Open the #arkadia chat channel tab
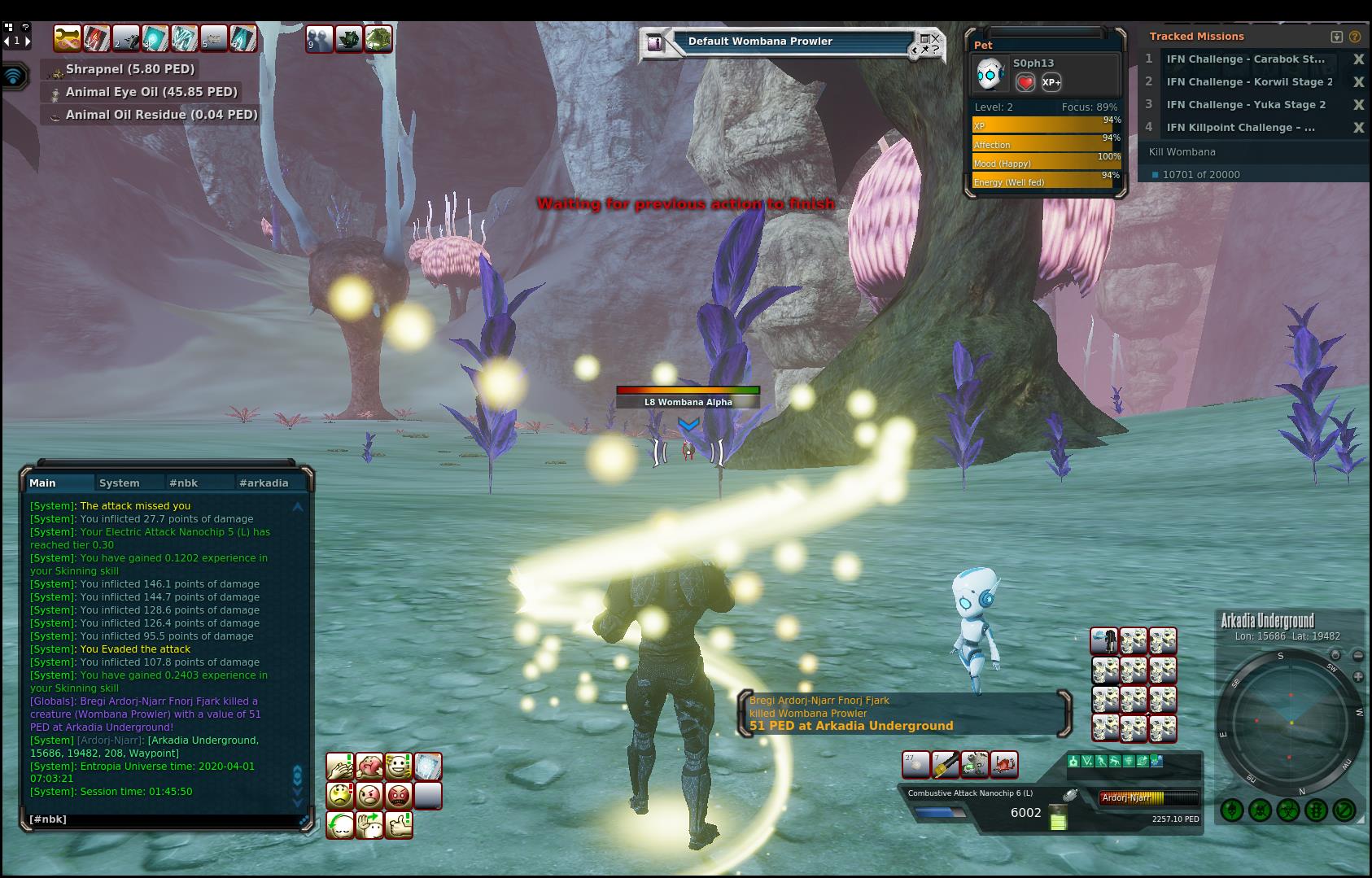The image size is (1372, 878). click(x=263, y=483)
